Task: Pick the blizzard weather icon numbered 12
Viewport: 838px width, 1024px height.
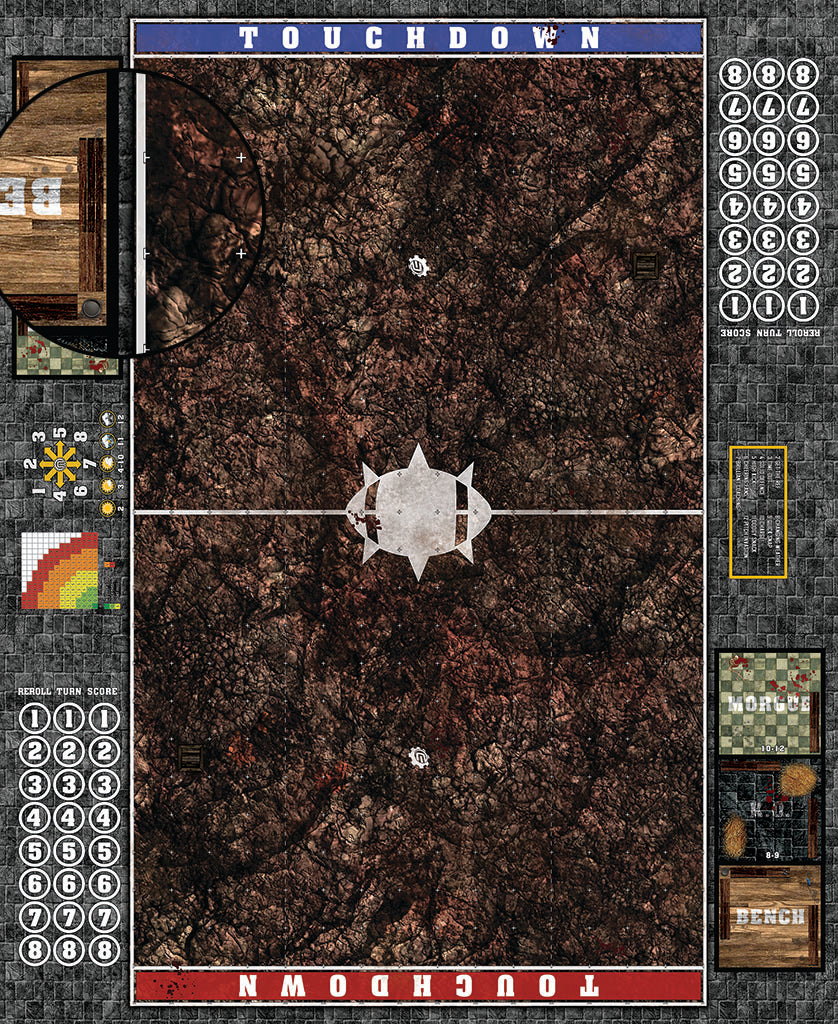Action: pos(107,419)
